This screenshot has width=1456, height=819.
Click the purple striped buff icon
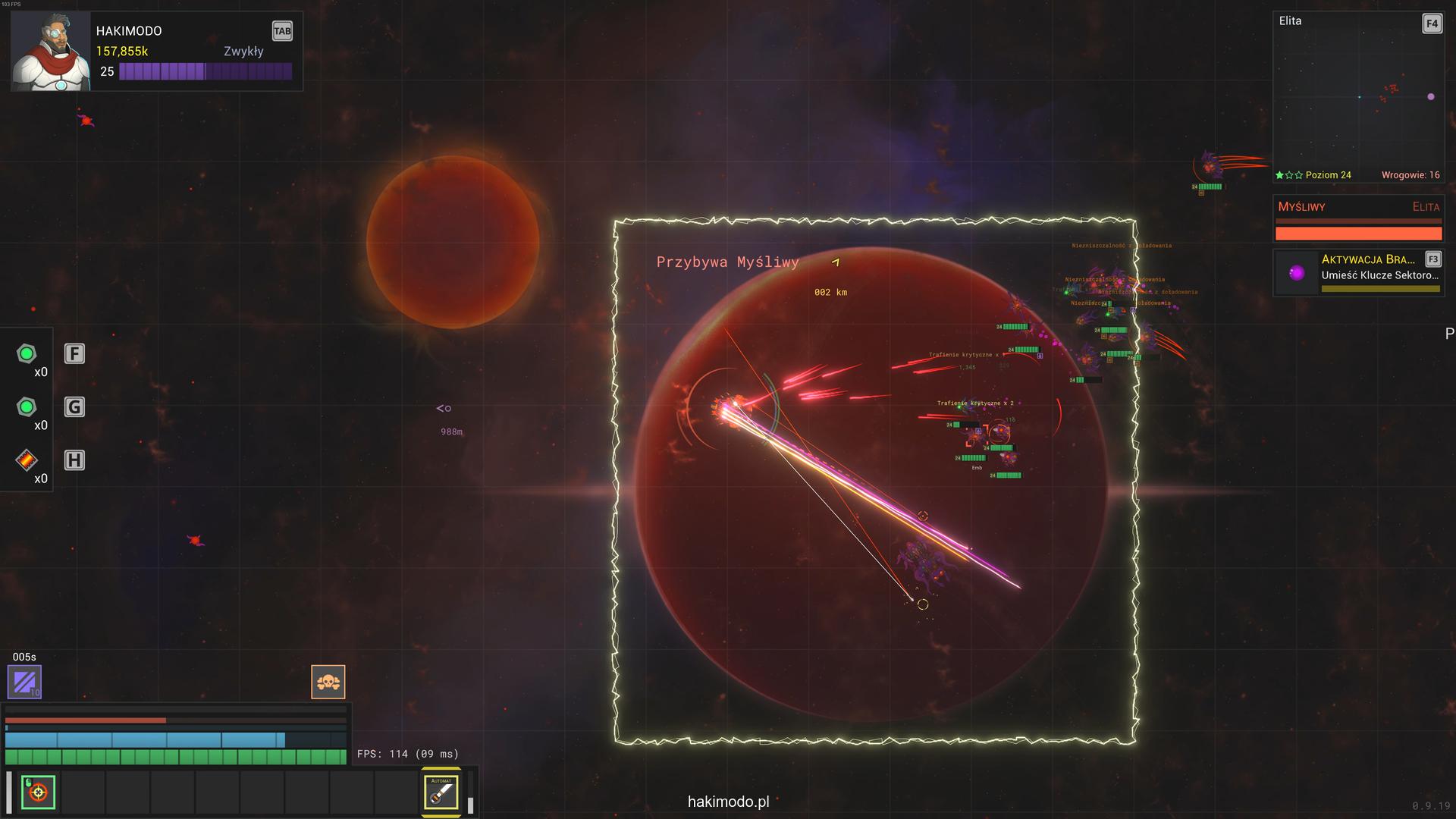(x=24, y=681)
